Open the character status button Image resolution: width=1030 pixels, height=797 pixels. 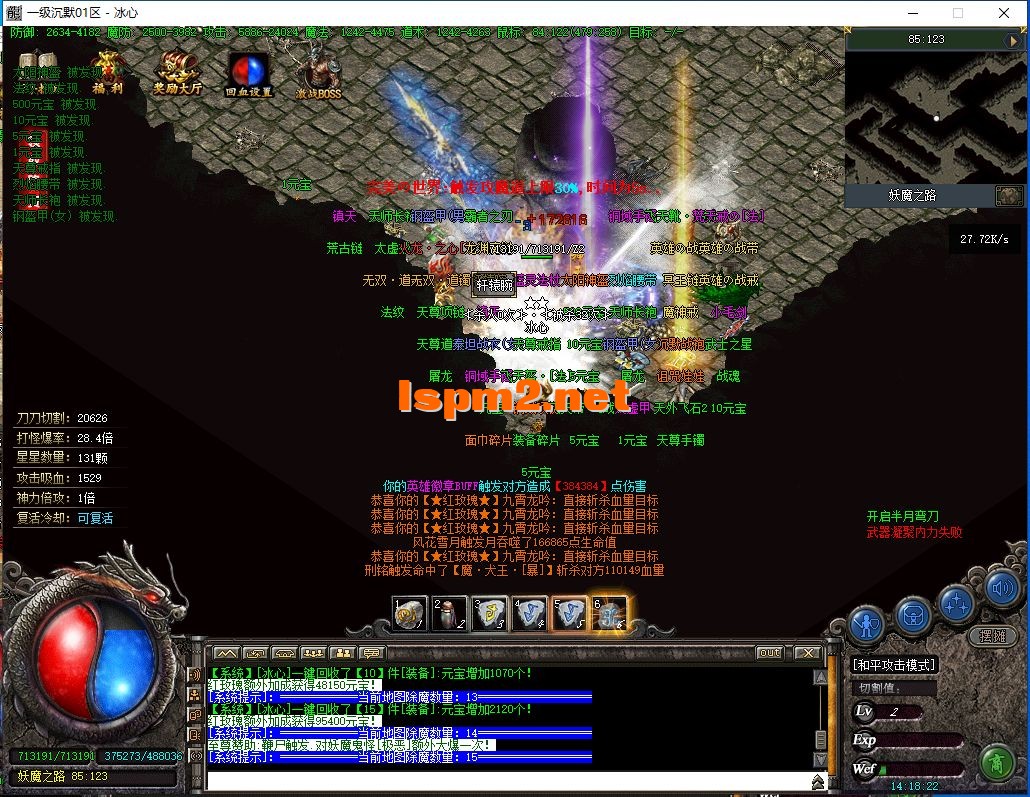pyautogui.click(x=866, y=626)
